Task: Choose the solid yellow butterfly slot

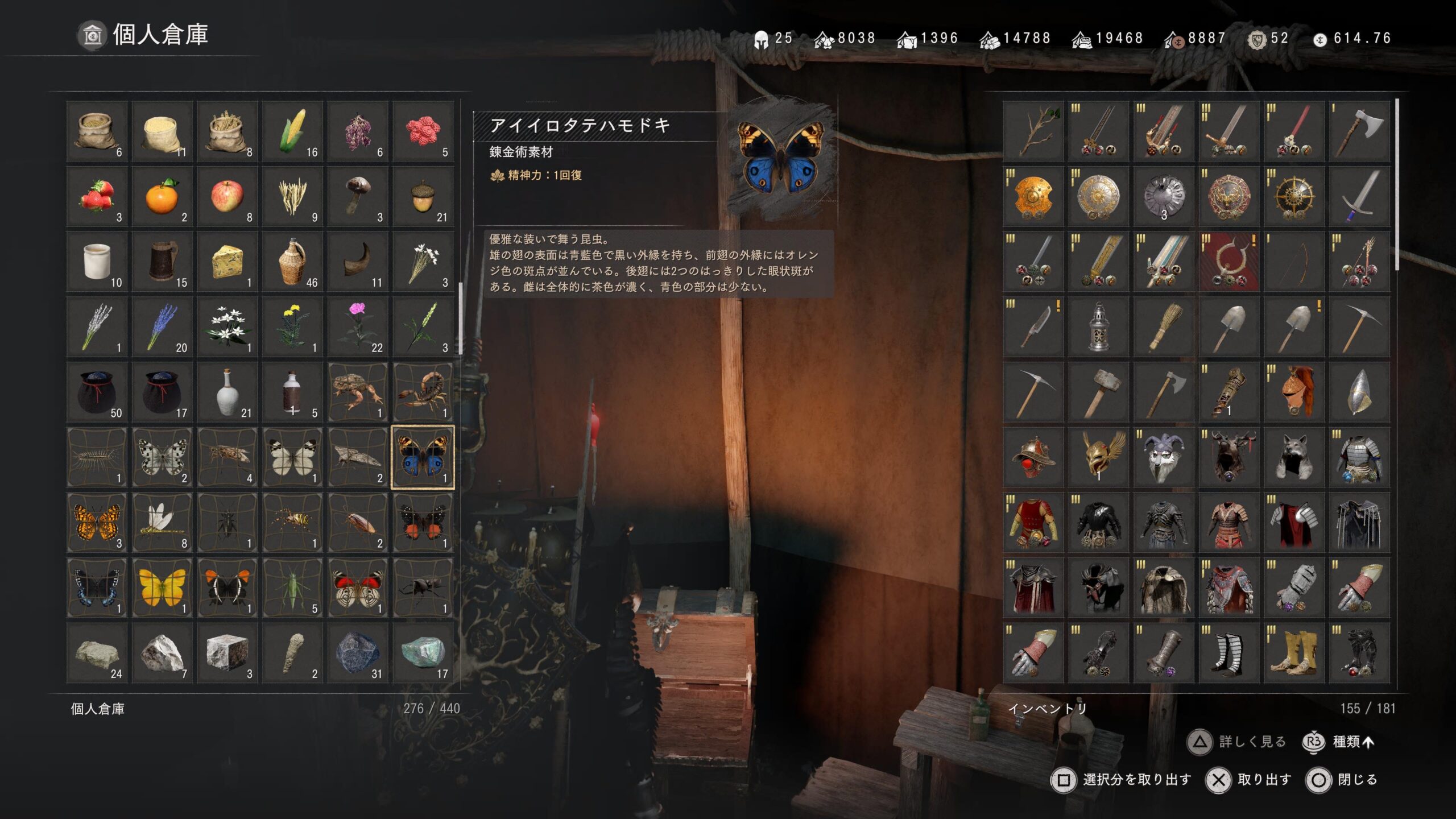Action: tap(162, 588)
